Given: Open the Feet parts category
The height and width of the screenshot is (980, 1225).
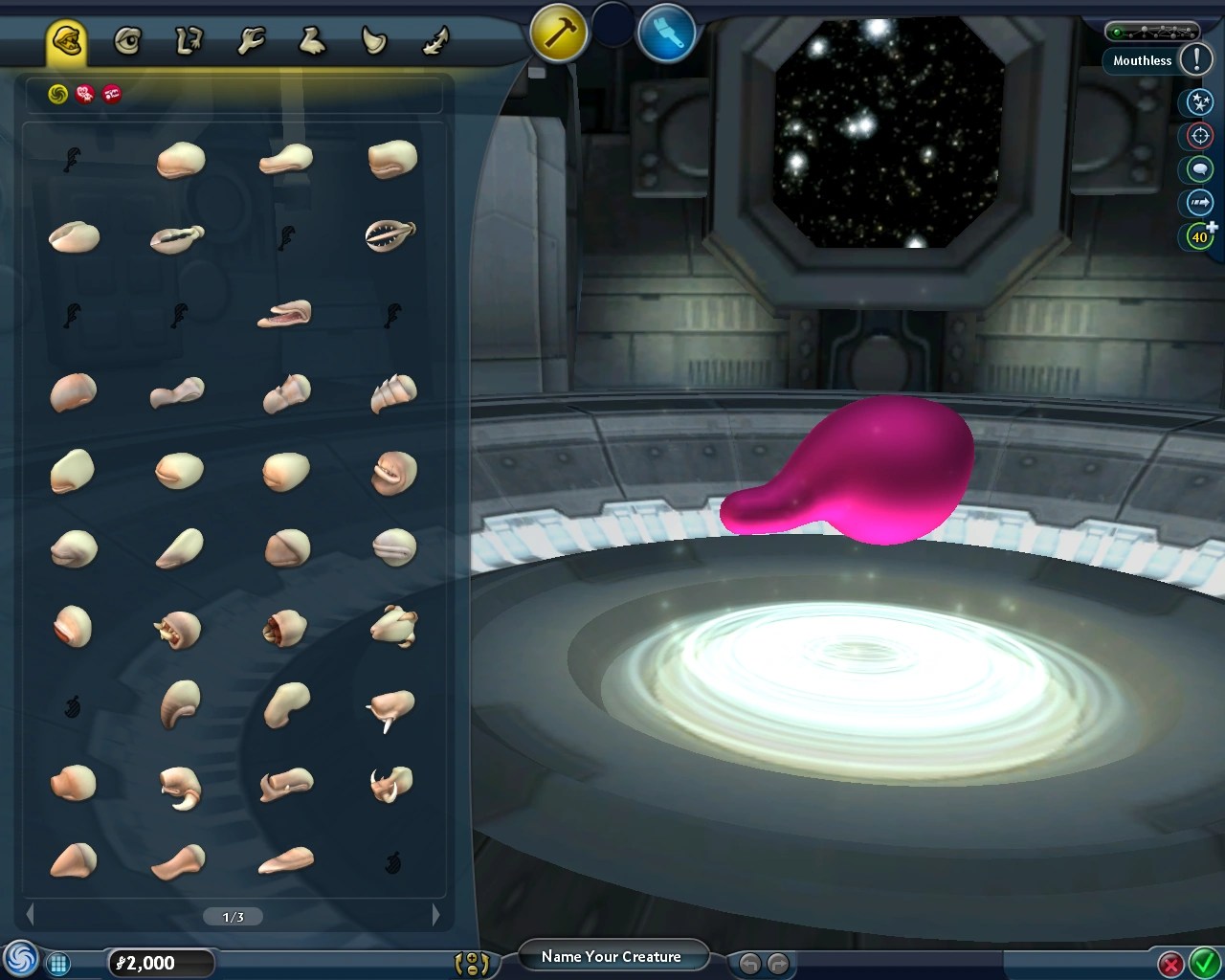Looking at the screenshot, I should 313,39.
